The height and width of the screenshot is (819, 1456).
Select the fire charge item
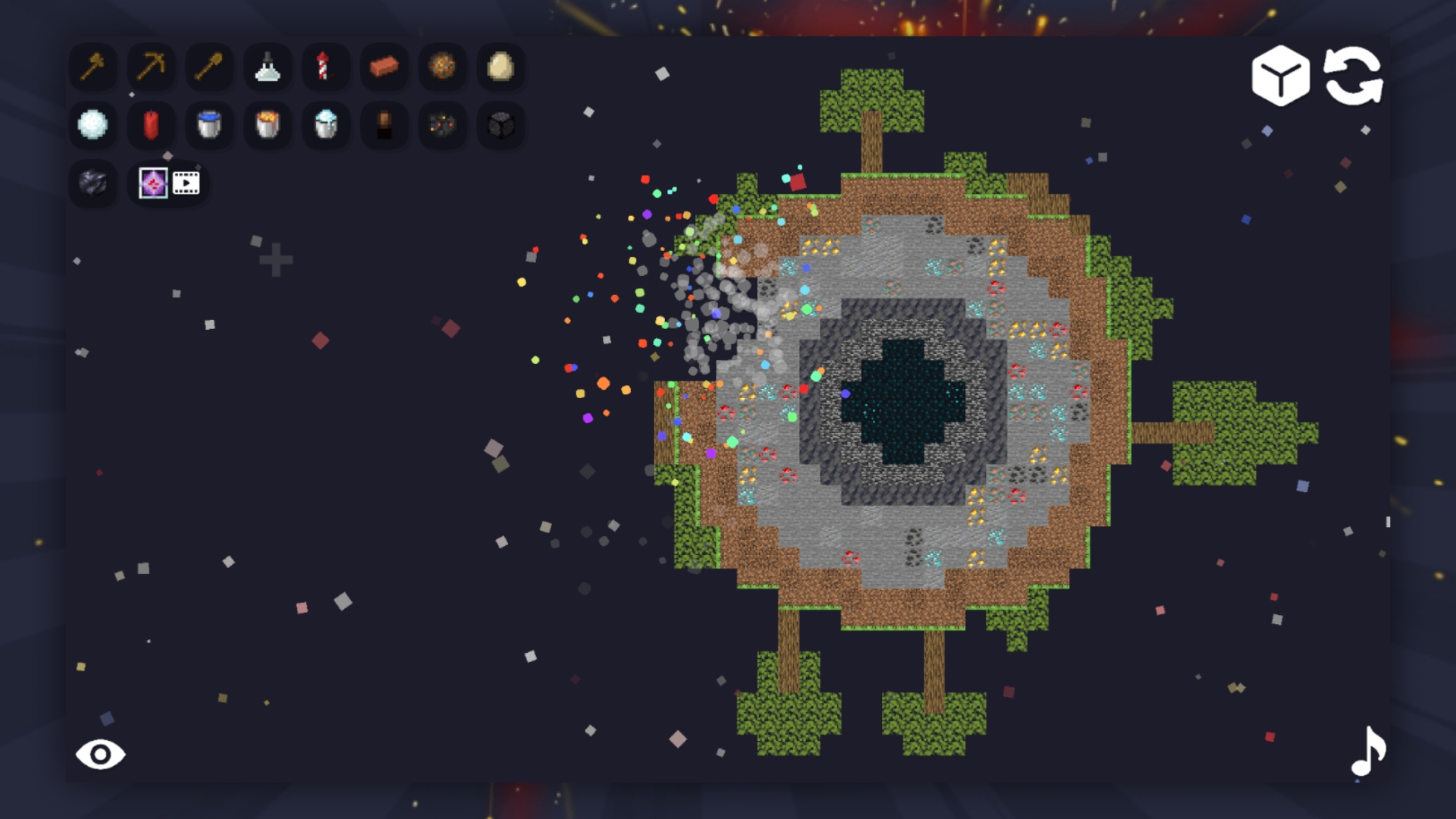[442, 68]
